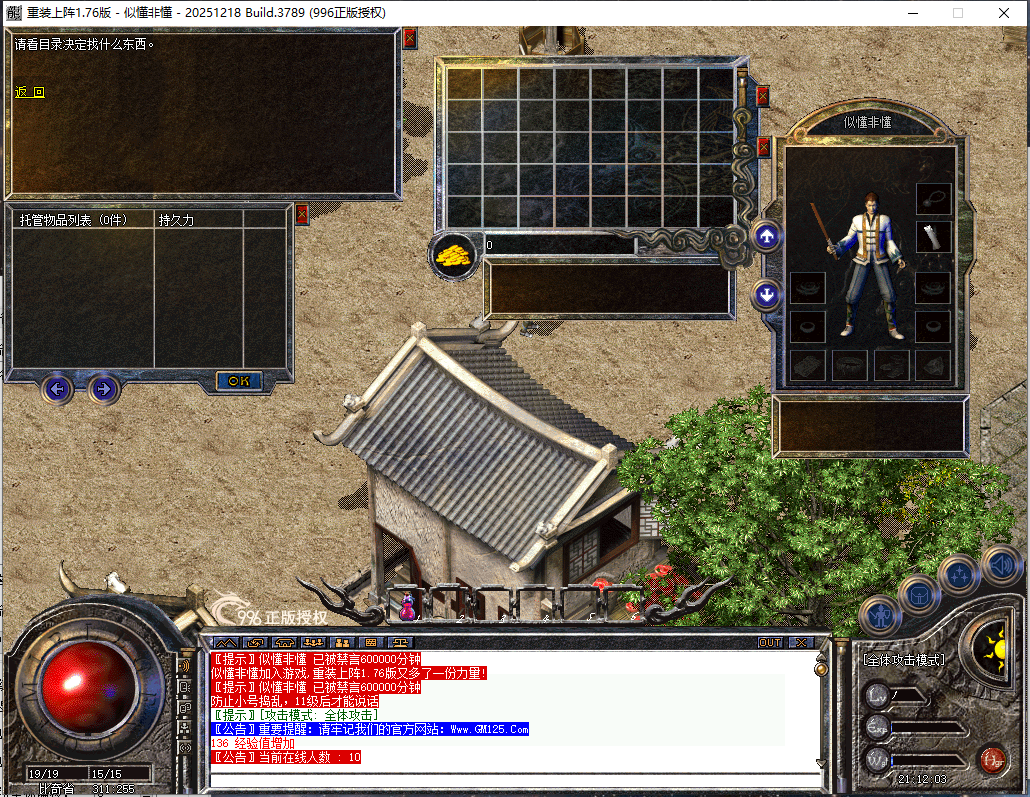This screenshot has height=797, width=1030.
Task: Toggle the sound speaker round button
Action: pos(1000,564)
